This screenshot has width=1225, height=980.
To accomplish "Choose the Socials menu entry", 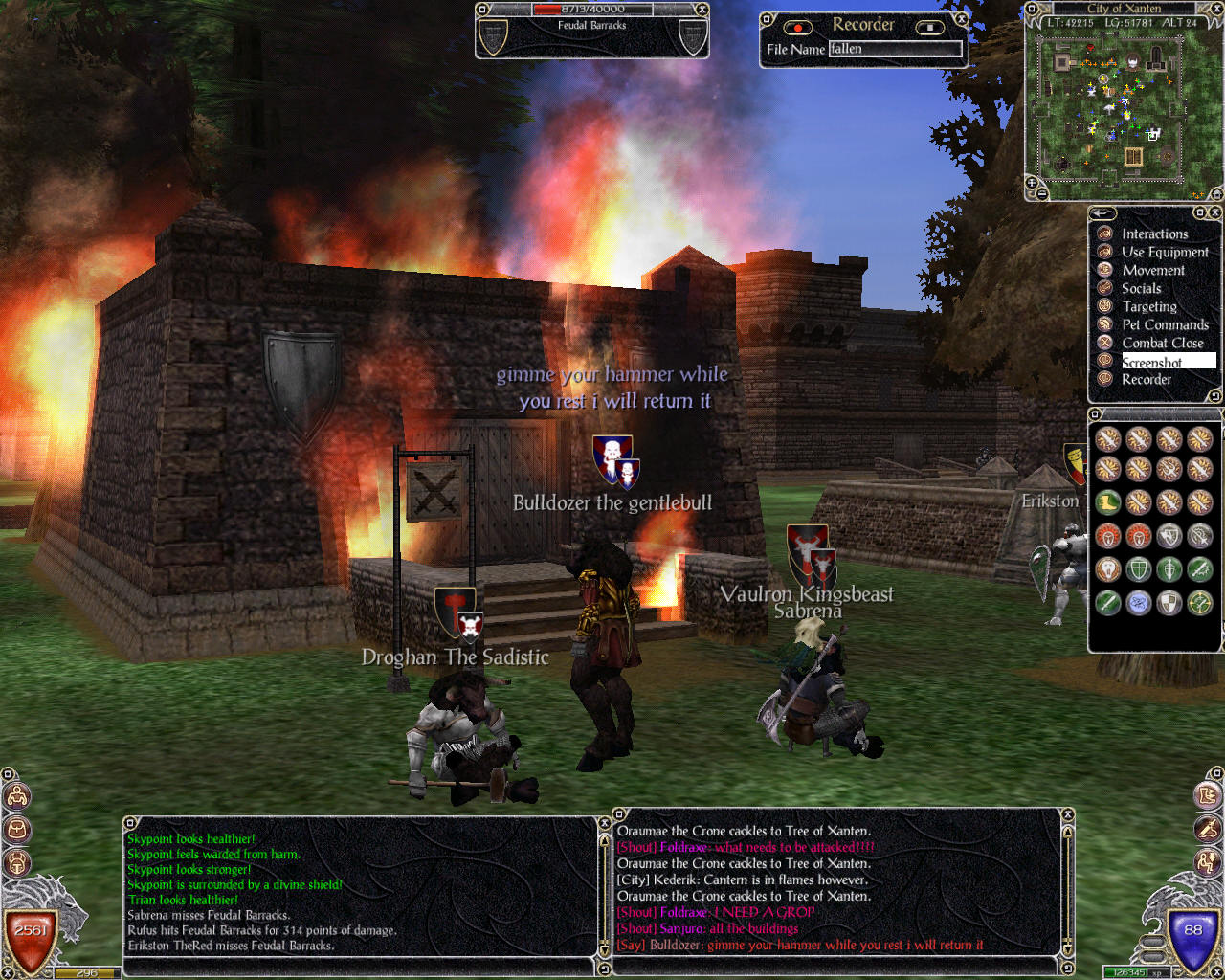I will click(x=1141, y=288).
